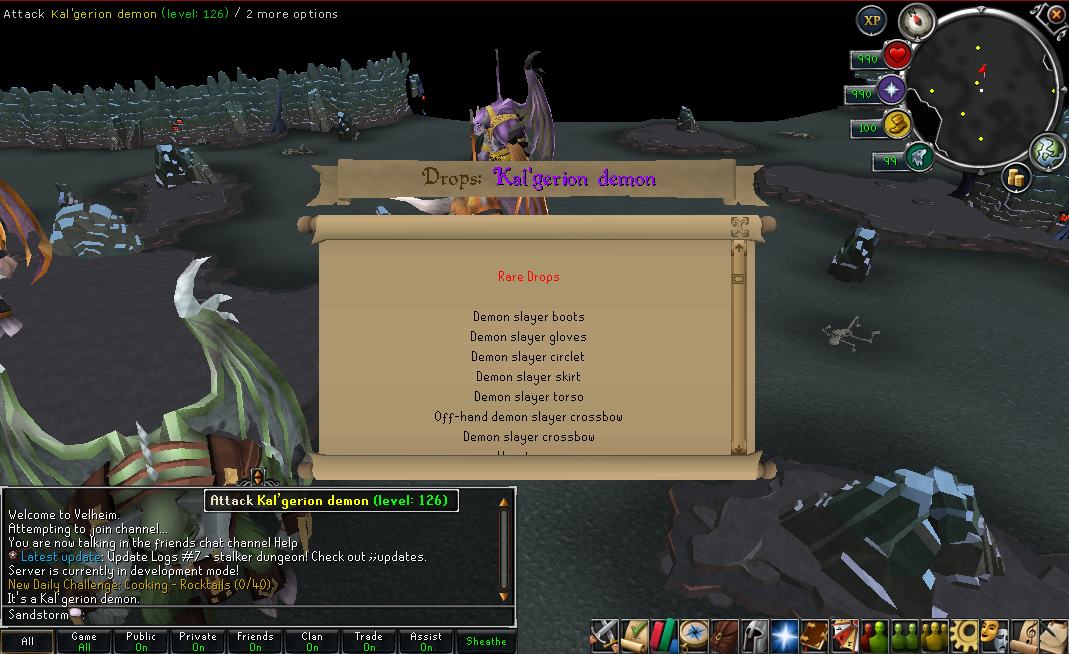1069x654 pixels.
Task: Click the compass to face north
Action: pyautogui.click(x=915, y=21)
